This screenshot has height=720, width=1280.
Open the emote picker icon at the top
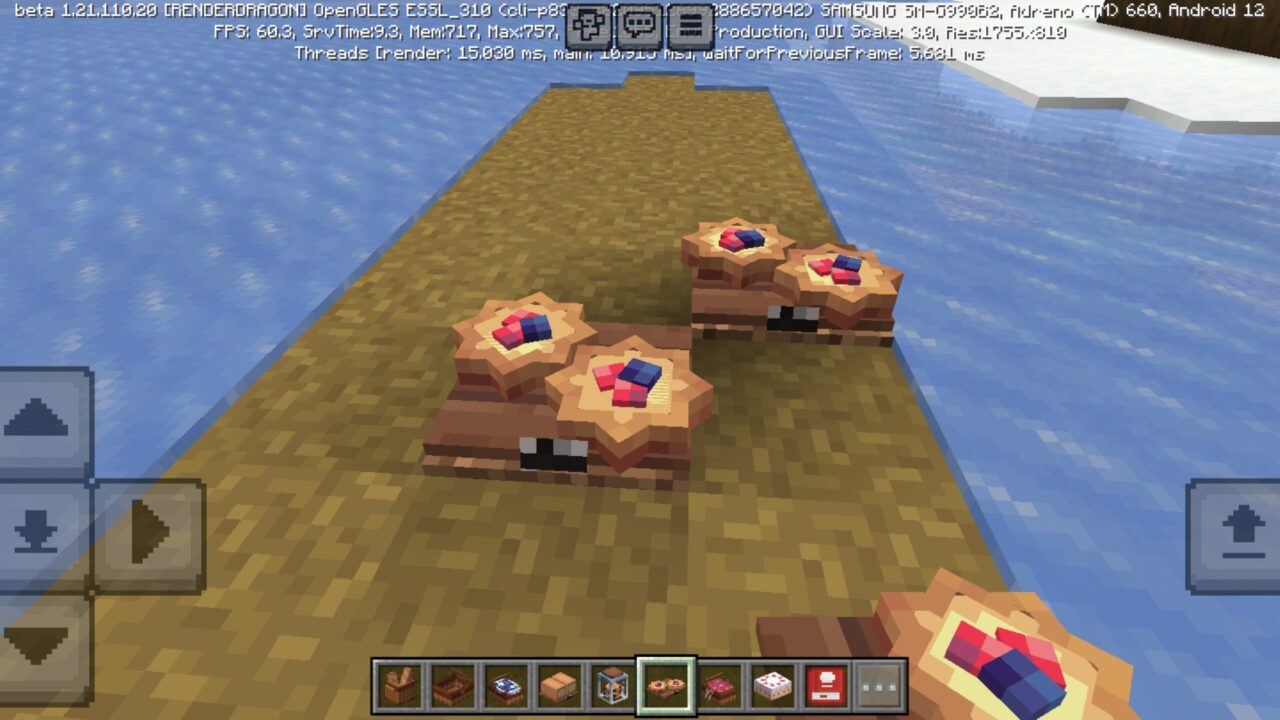pos(588,21)
